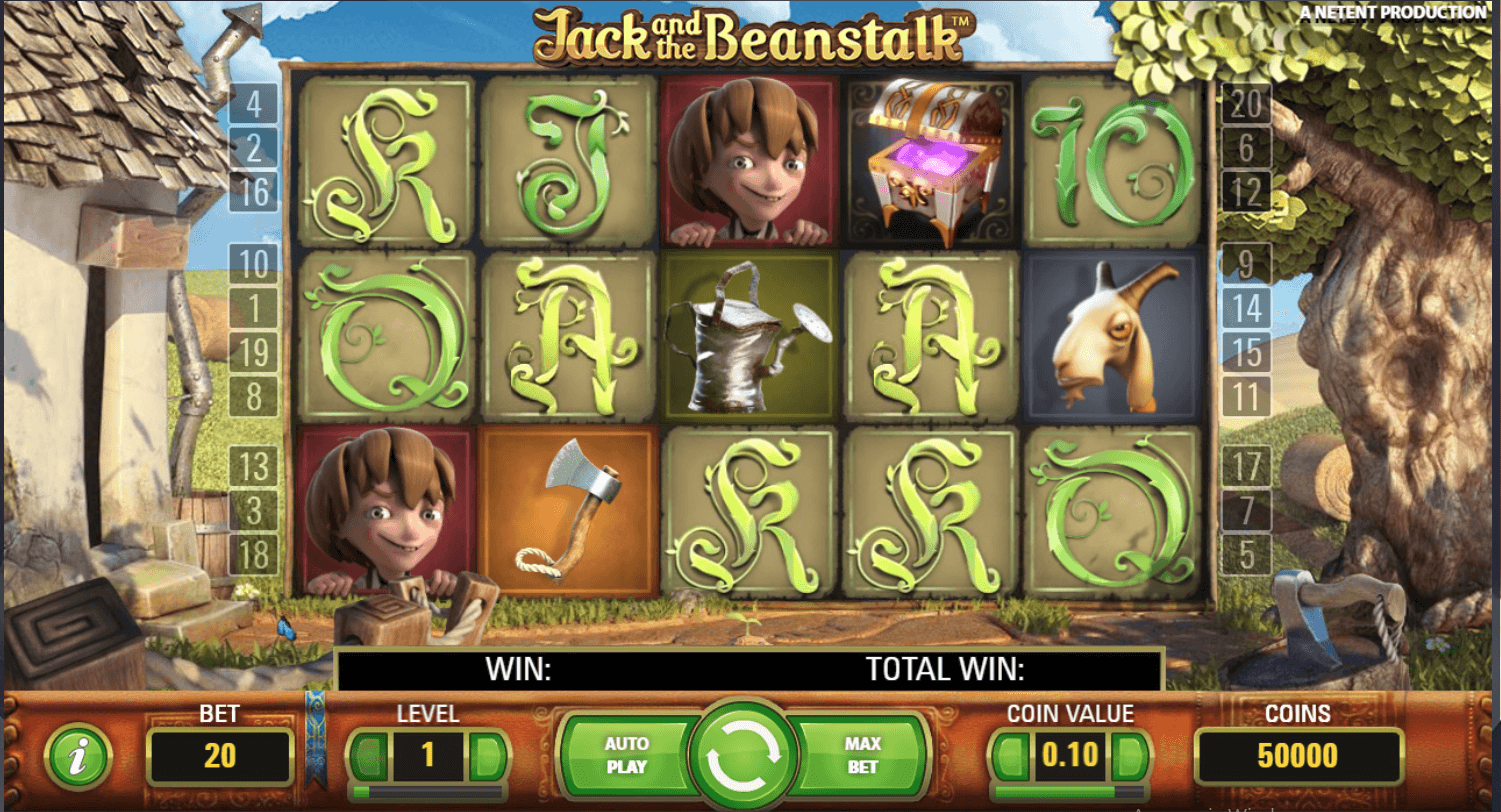1501x812 pixels.
Task: Raise the Coin Value
Action: click(1129, 754)
